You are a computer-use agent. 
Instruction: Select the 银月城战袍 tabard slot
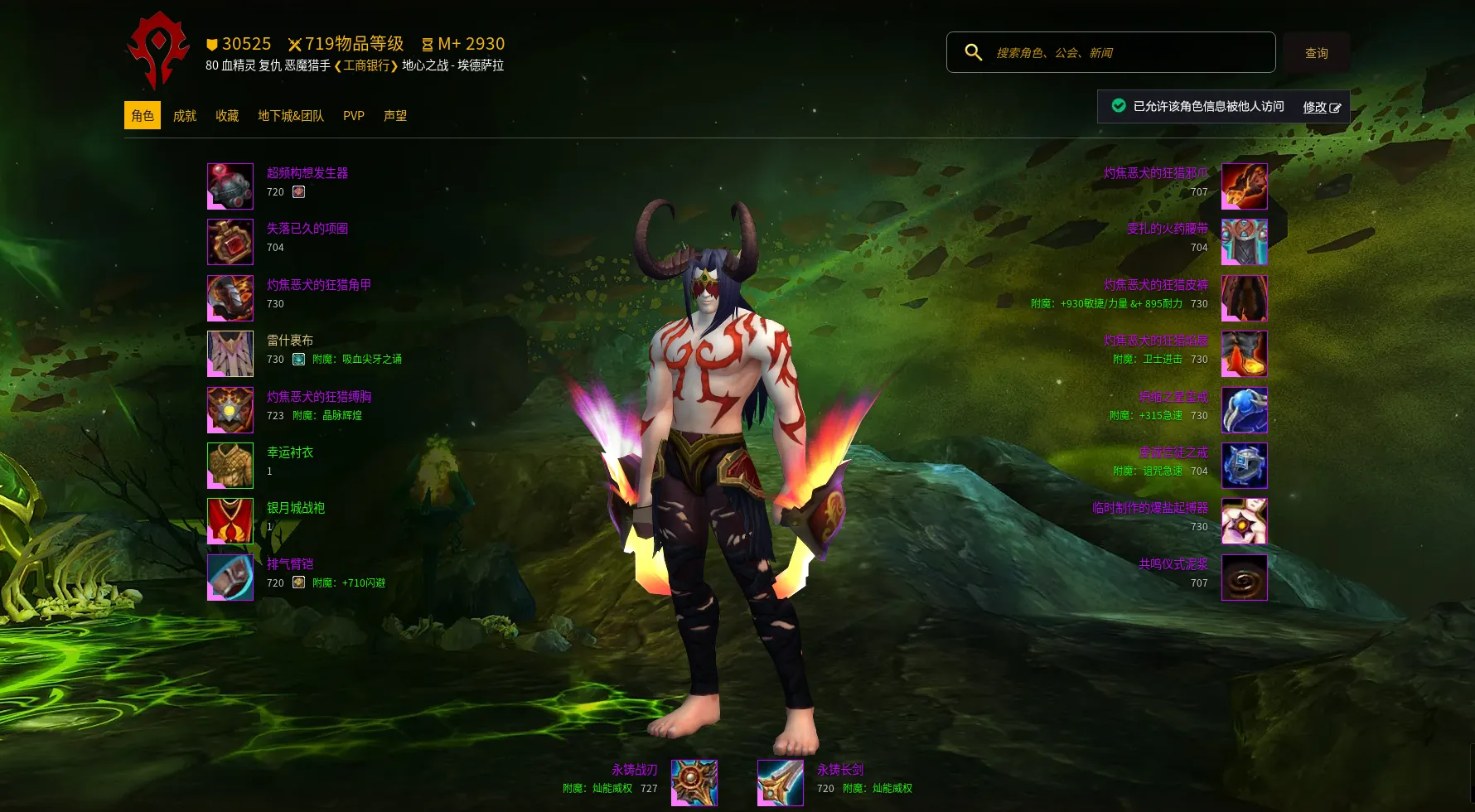(230, 521)
